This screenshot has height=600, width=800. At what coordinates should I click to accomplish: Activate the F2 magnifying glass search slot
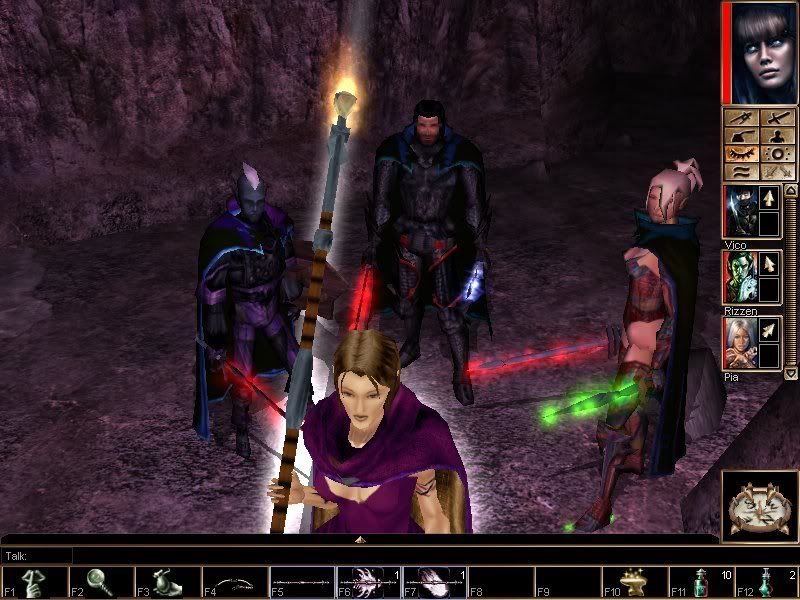(100, 583)
